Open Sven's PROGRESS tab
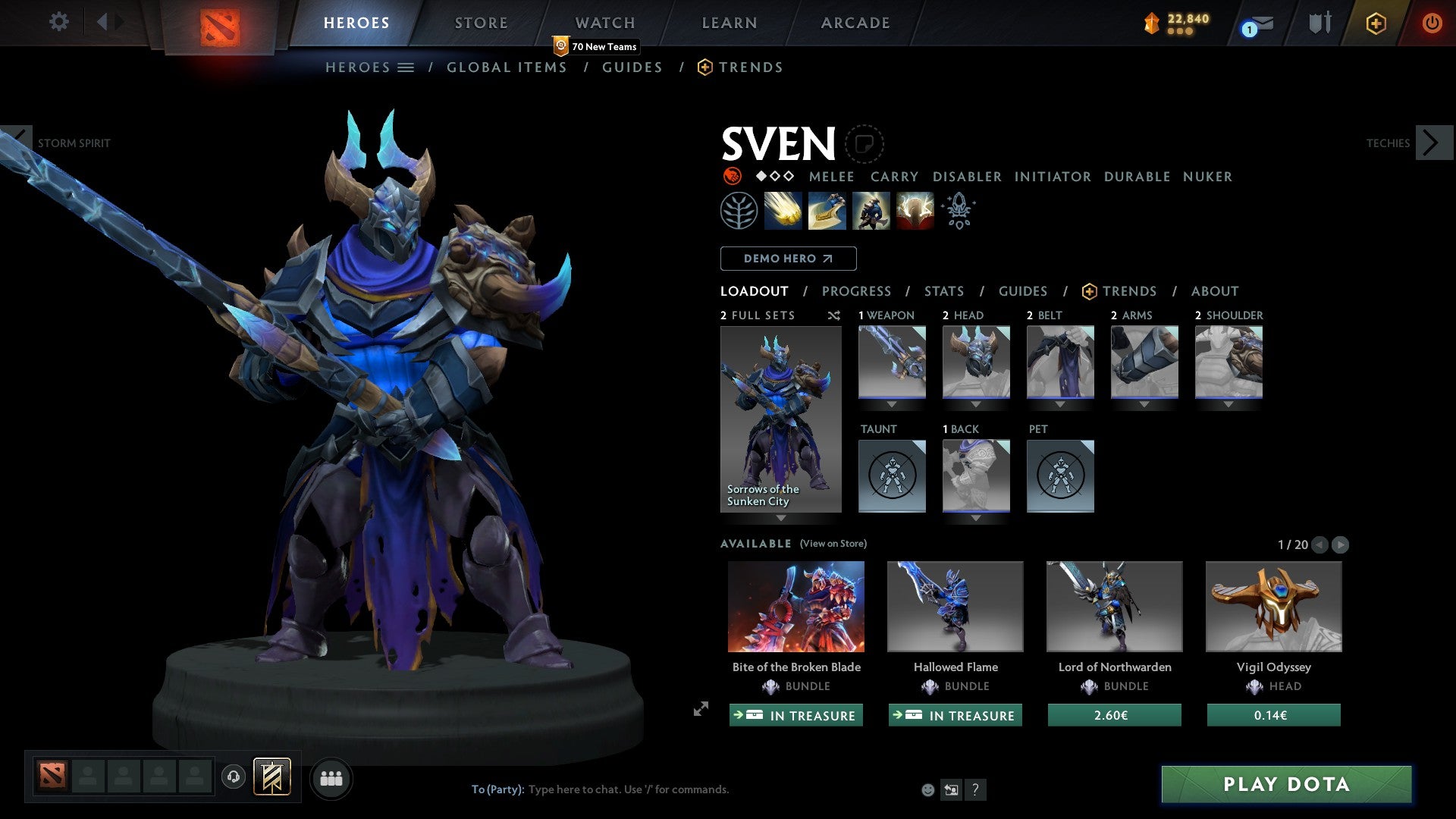The width and height of the screenshot is (1456, 819). coord(857,291)
